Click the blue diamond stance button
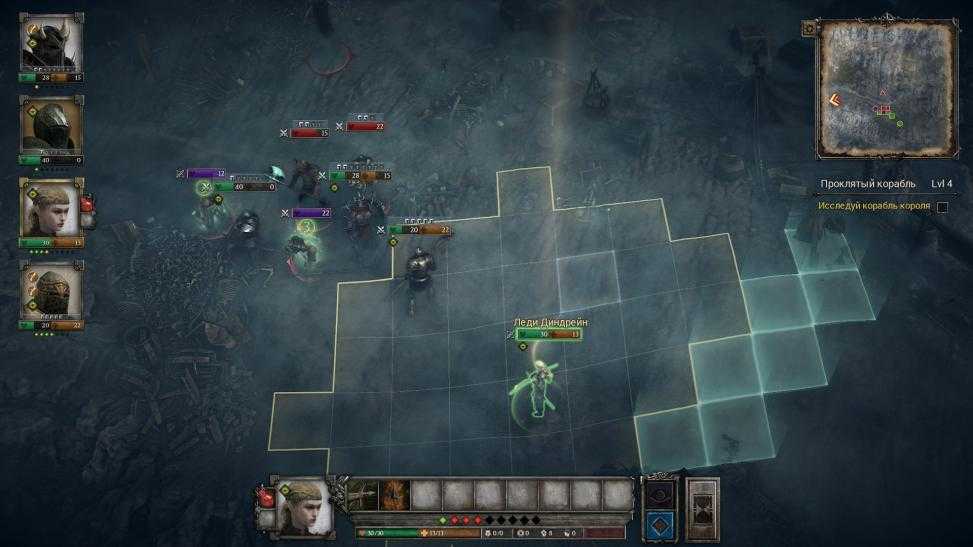 659,523
